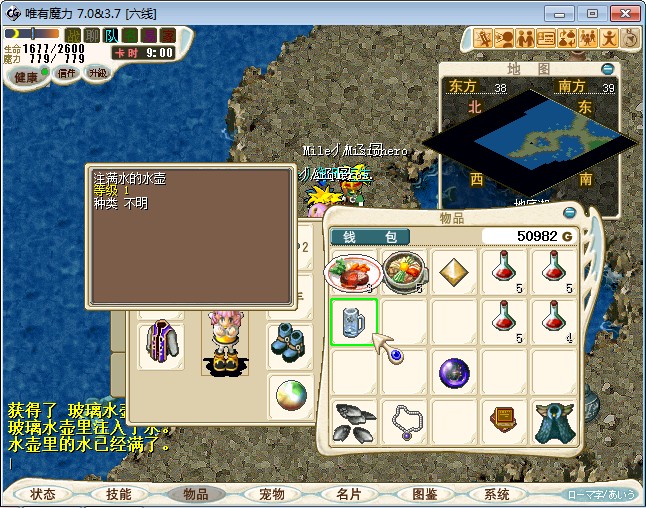Open the 图鉴 album tab
The image size is (646, 508).
pyautogui.click(x=424, y=494)
